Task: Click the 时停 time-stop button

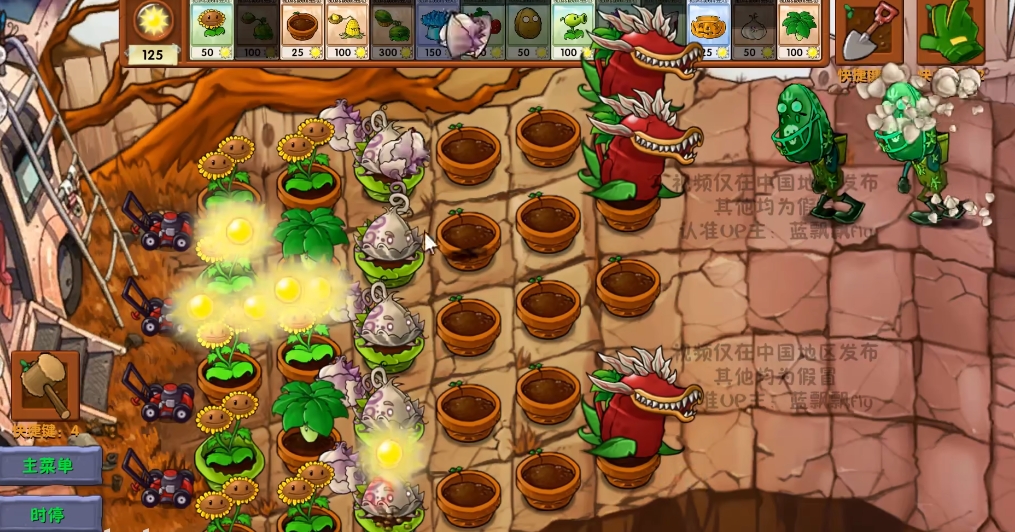Action: tap(50, 514)
